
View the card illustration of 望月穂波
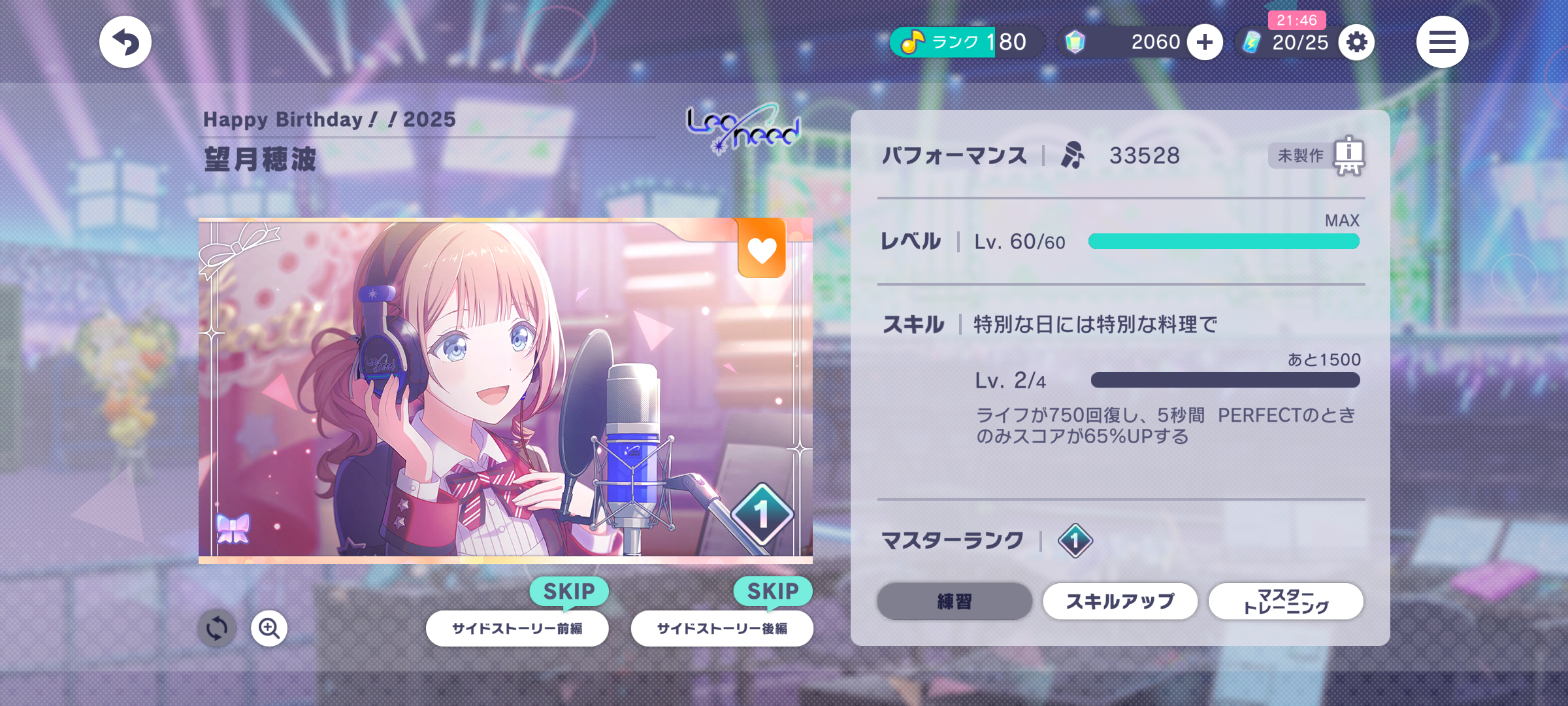(505, 390)
